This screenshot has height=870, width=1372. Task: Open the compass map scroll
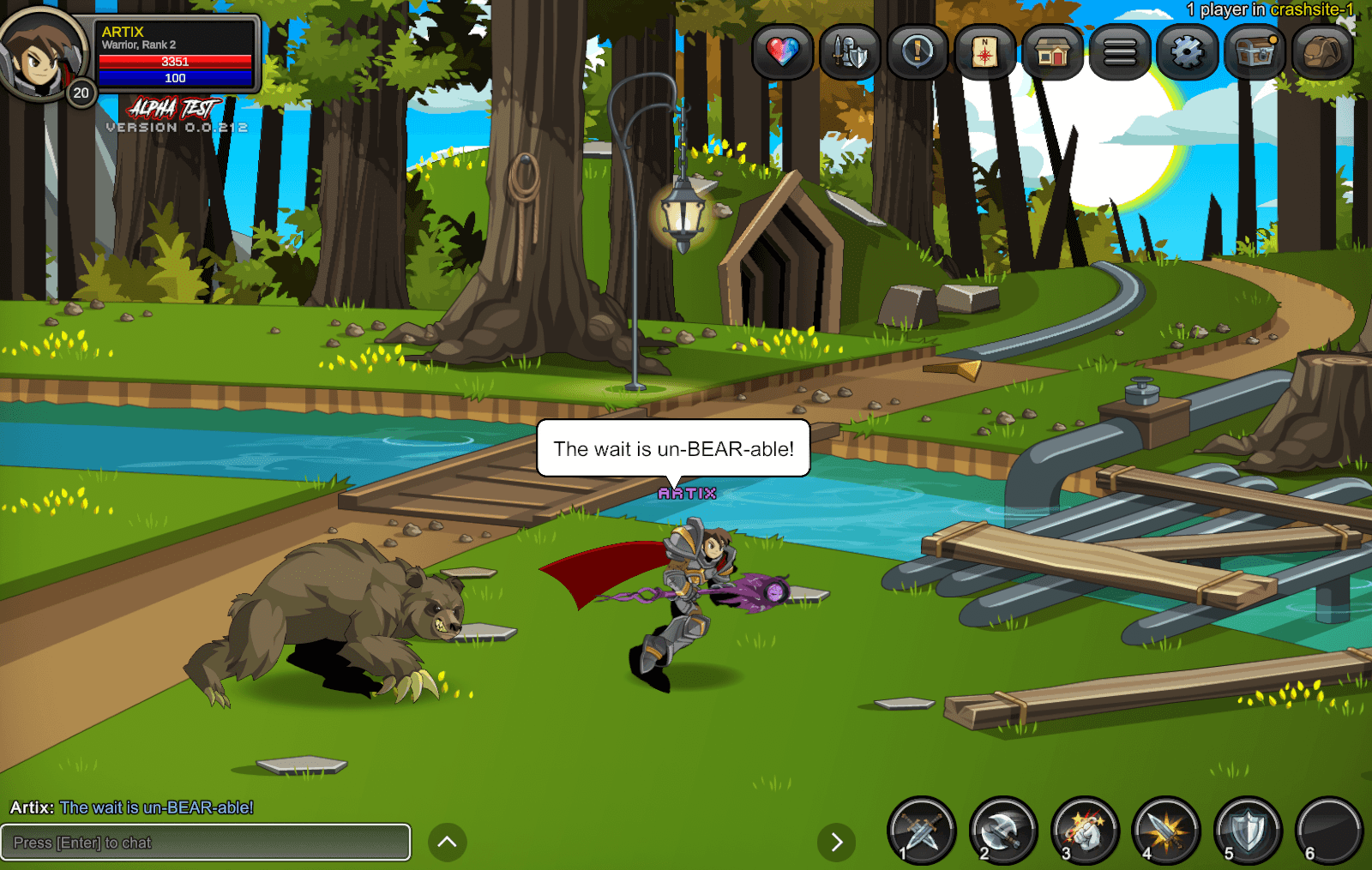pyautogui.click(x=984, y=52)
